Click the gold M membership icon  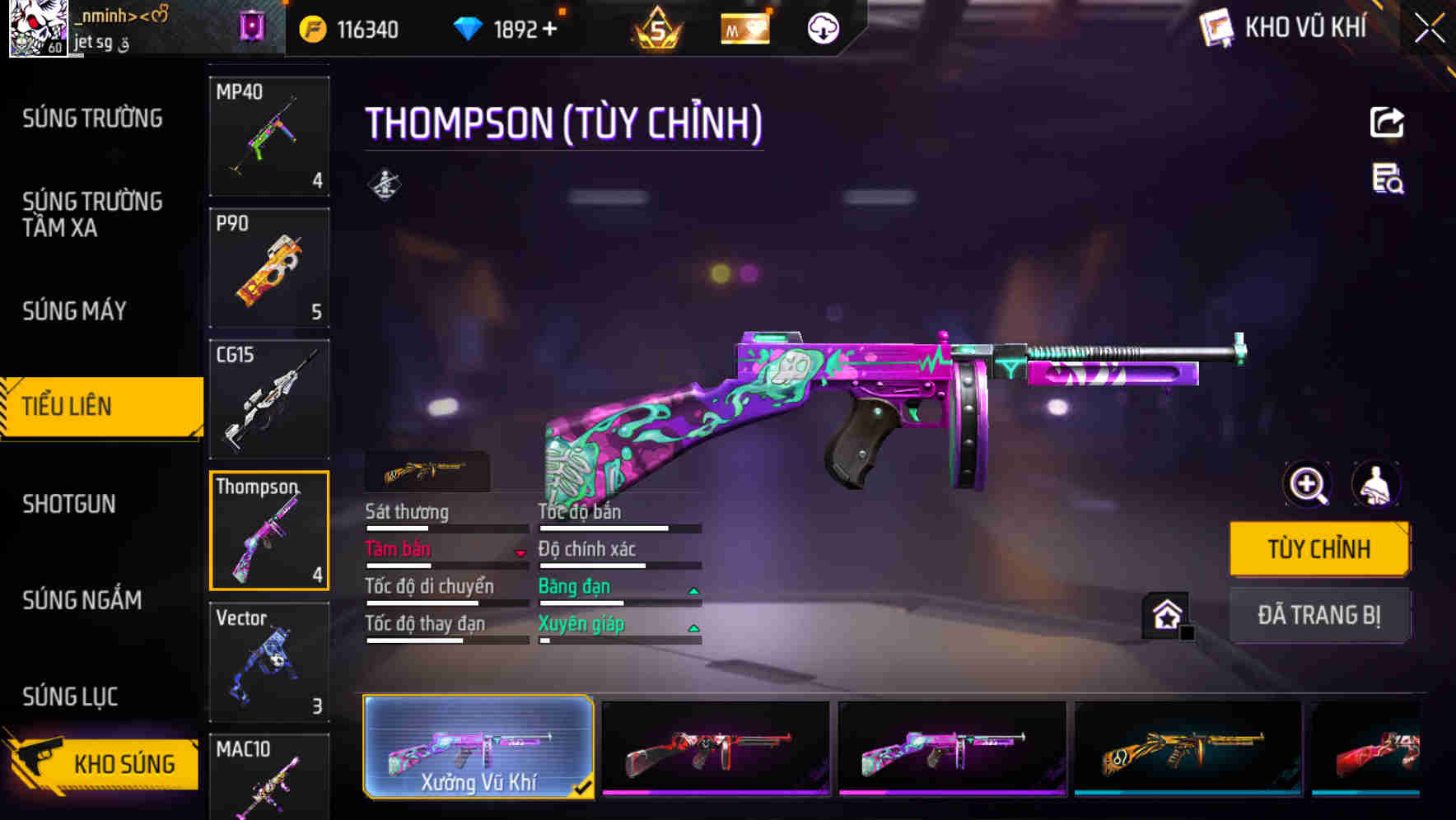[x=744, y=28]
